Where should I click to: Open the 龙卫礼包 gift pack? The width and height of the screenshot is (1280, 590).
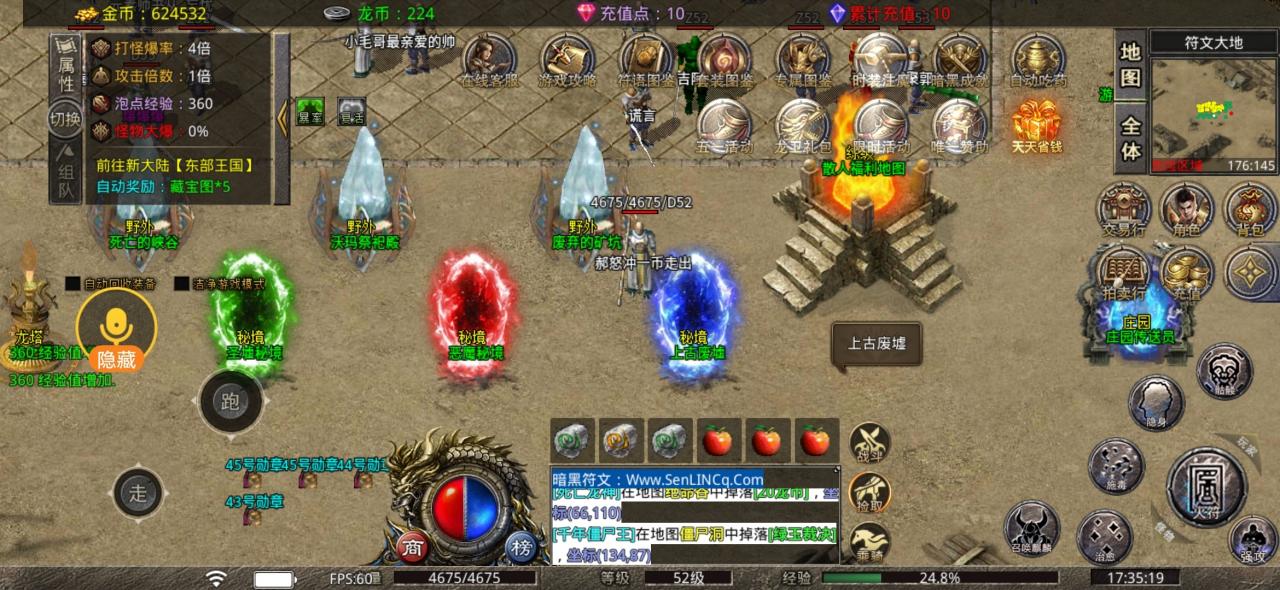pyautogui.click(x=803, y=124)
